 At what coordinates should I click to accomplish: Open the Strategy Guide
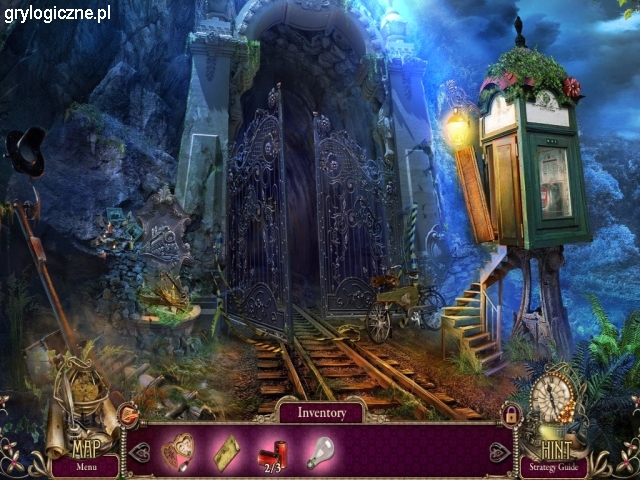tap(552, 466)
